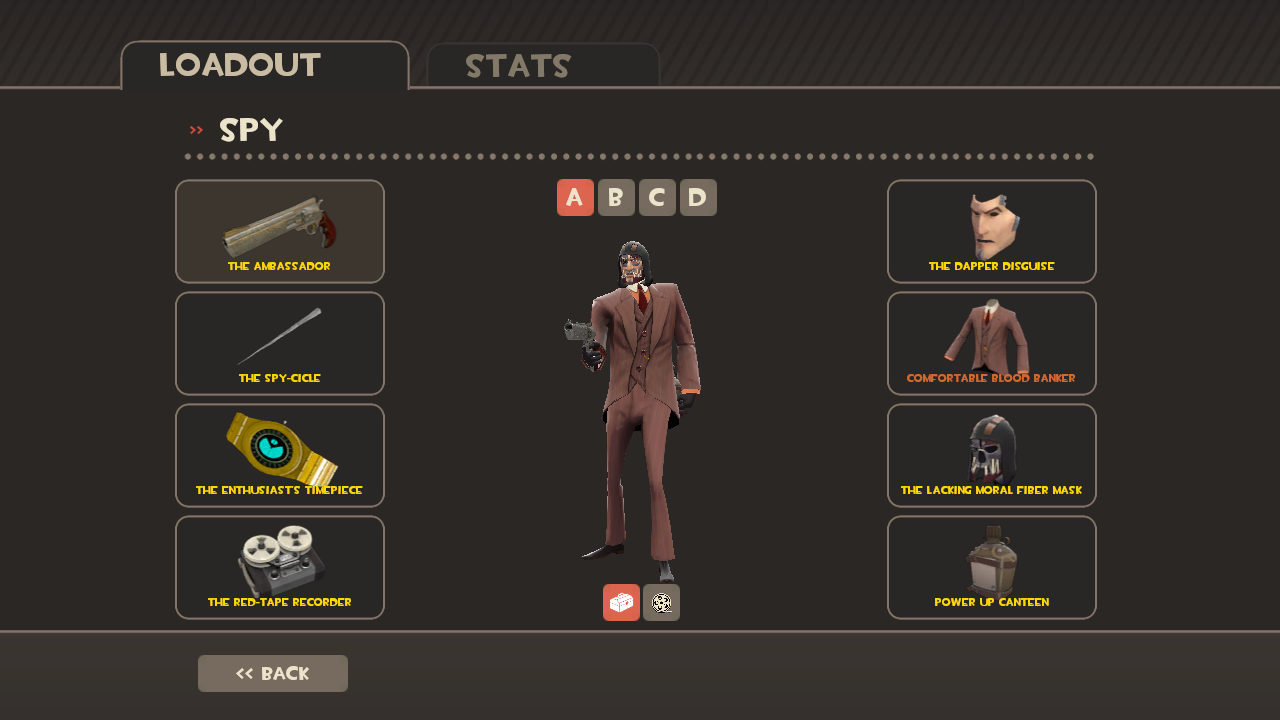Image resolution: width=1280 pixels, height=720 pixels.
Task: Open the LOADOUT tab
Action: pyautogui.click(x=237, y=65)
